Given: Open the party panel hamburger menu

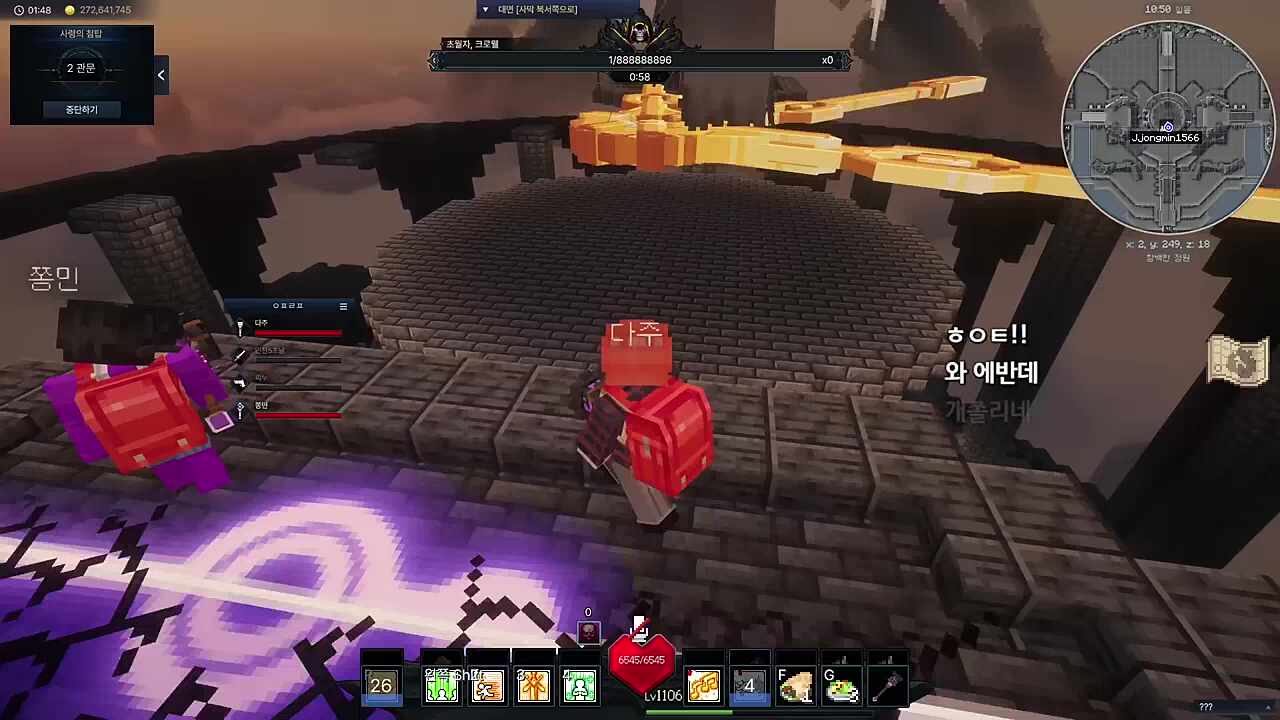Looking at the screenshot, I should tap(343, 306).
